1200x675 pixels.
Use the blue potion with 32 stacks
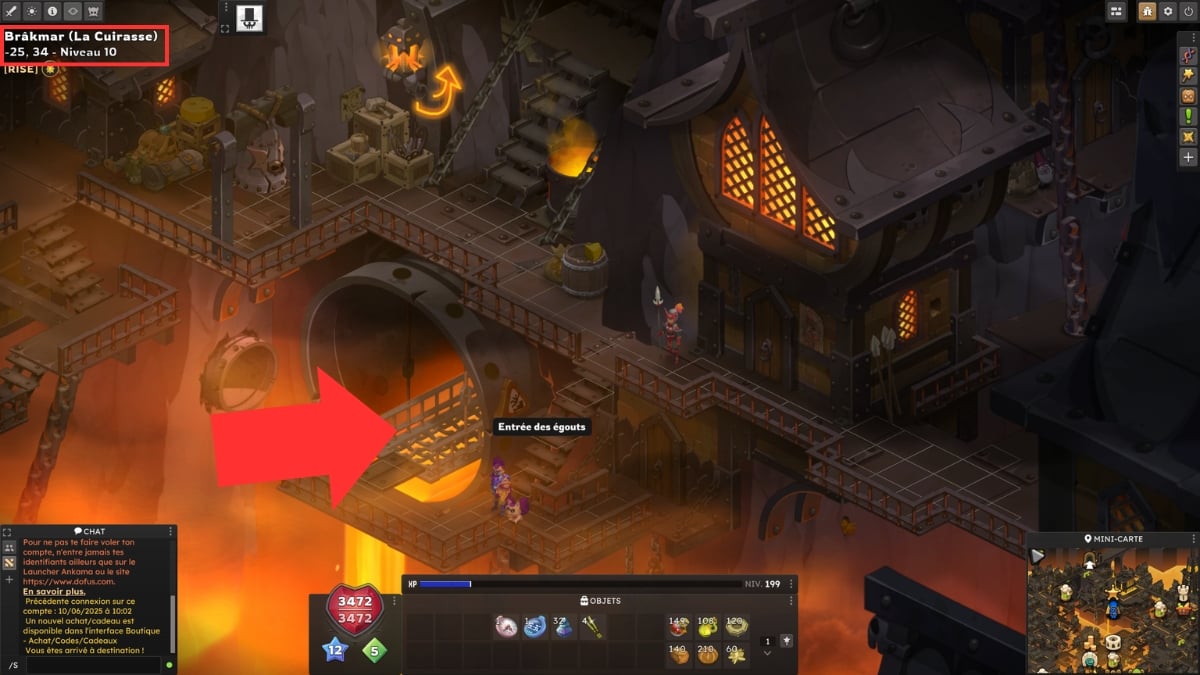[x=563, y=628]
